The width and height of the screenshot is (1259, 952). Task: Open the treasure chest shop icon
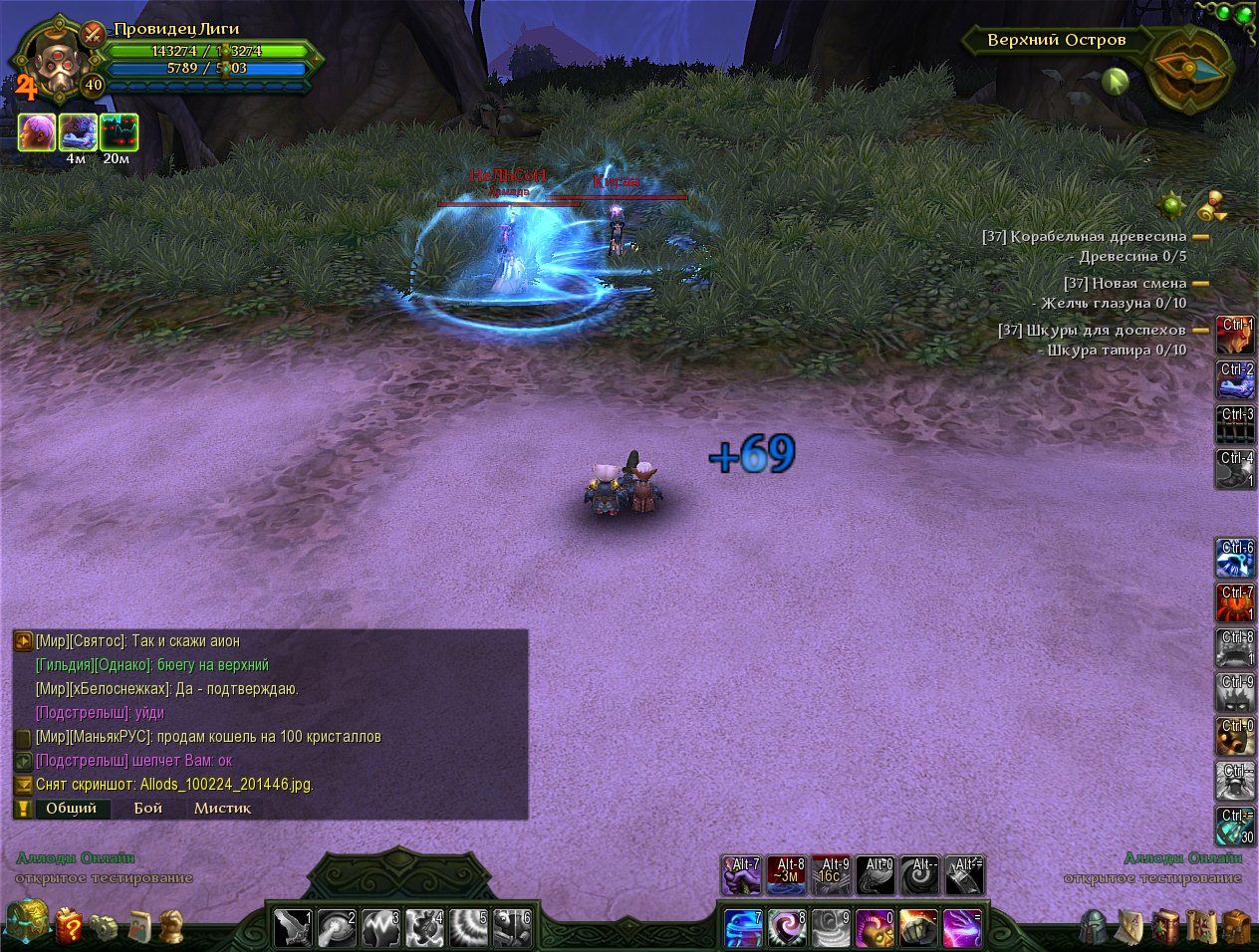pyautogui.click(x=26, y=921)
